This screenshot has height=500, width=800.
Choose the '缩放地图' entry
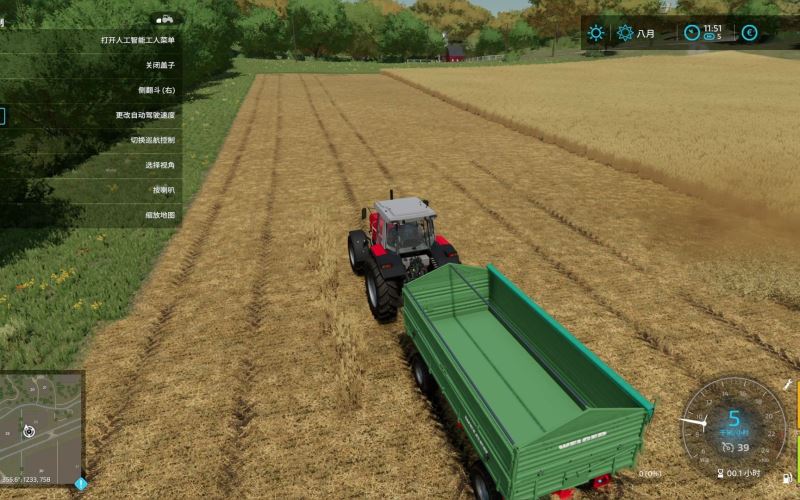point(160,215)
